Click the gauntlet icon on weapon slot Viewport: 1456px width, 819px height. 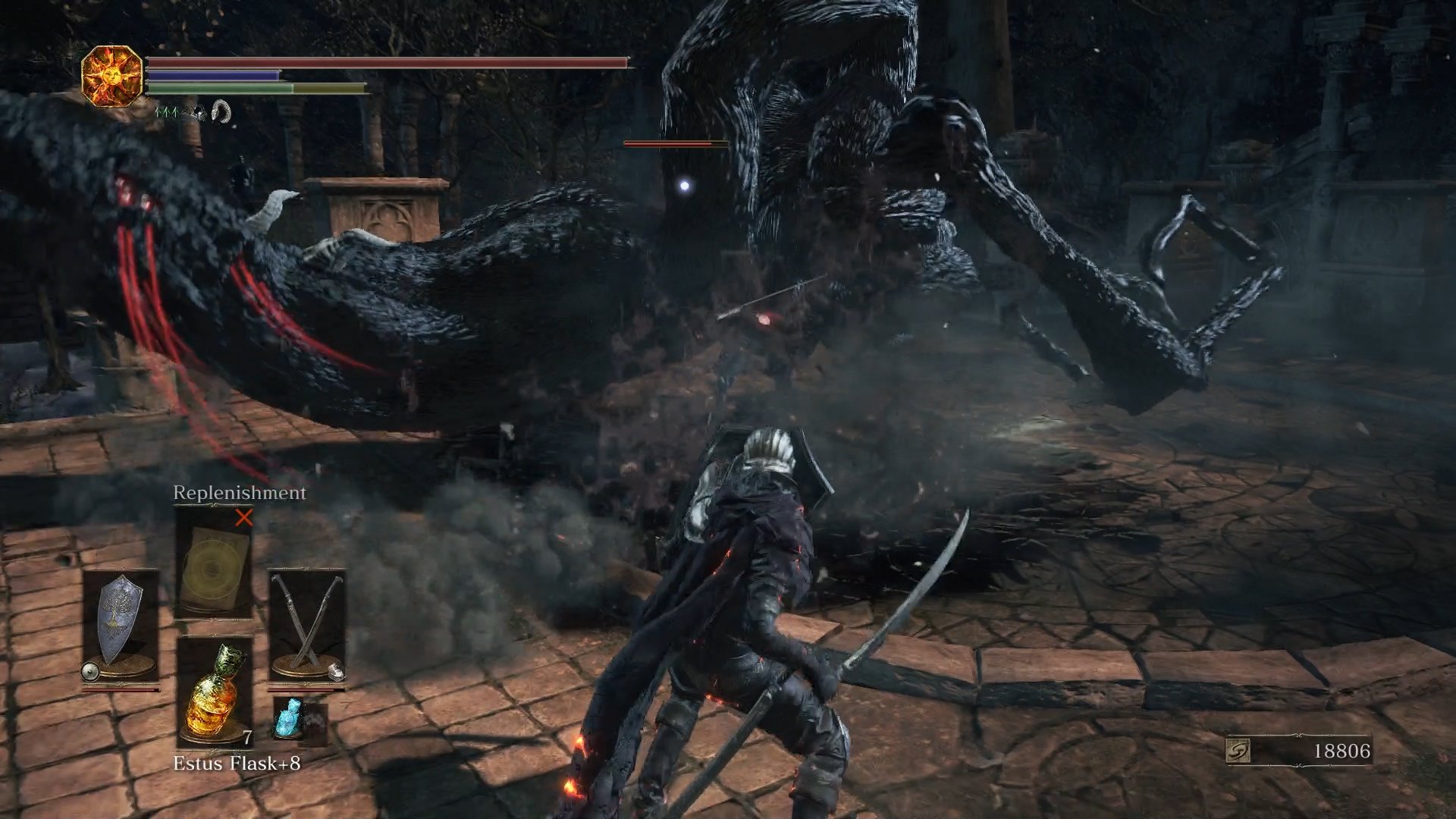(x=336, y=672)
